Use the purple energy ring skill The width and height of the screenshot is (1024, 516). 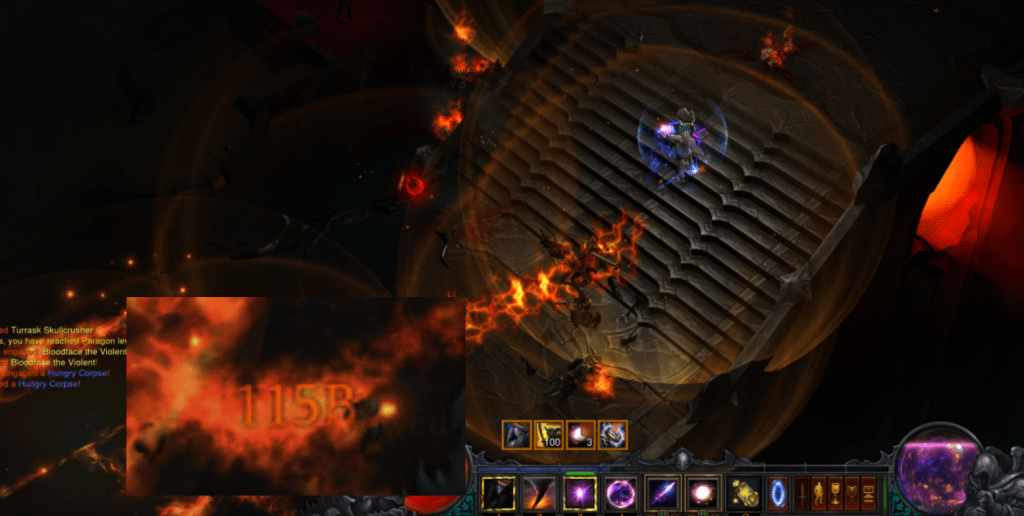(x=620, y=493)
